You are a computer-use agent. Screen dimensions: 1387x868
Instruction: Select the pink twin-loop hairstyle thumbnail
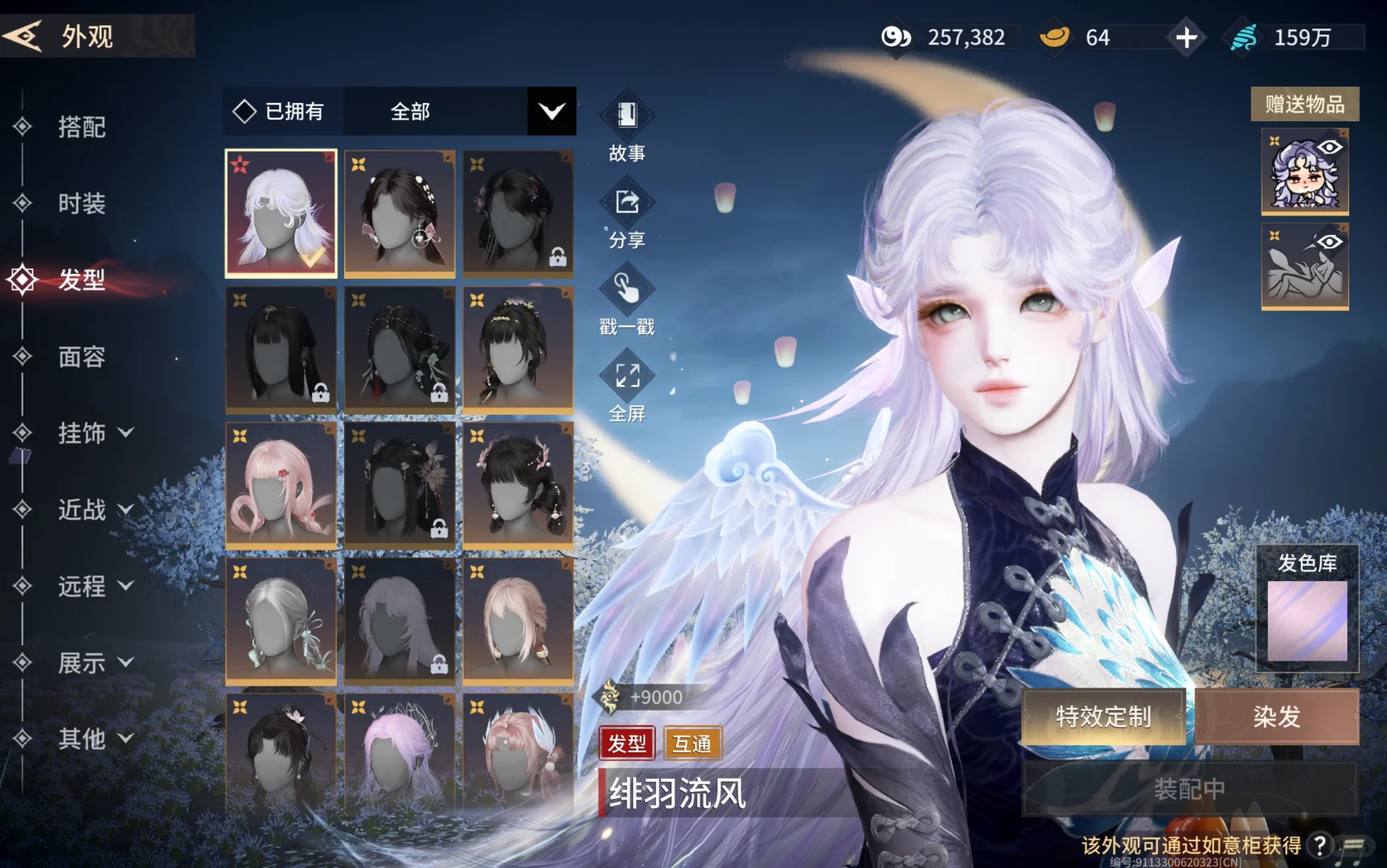tap(281, 484)
